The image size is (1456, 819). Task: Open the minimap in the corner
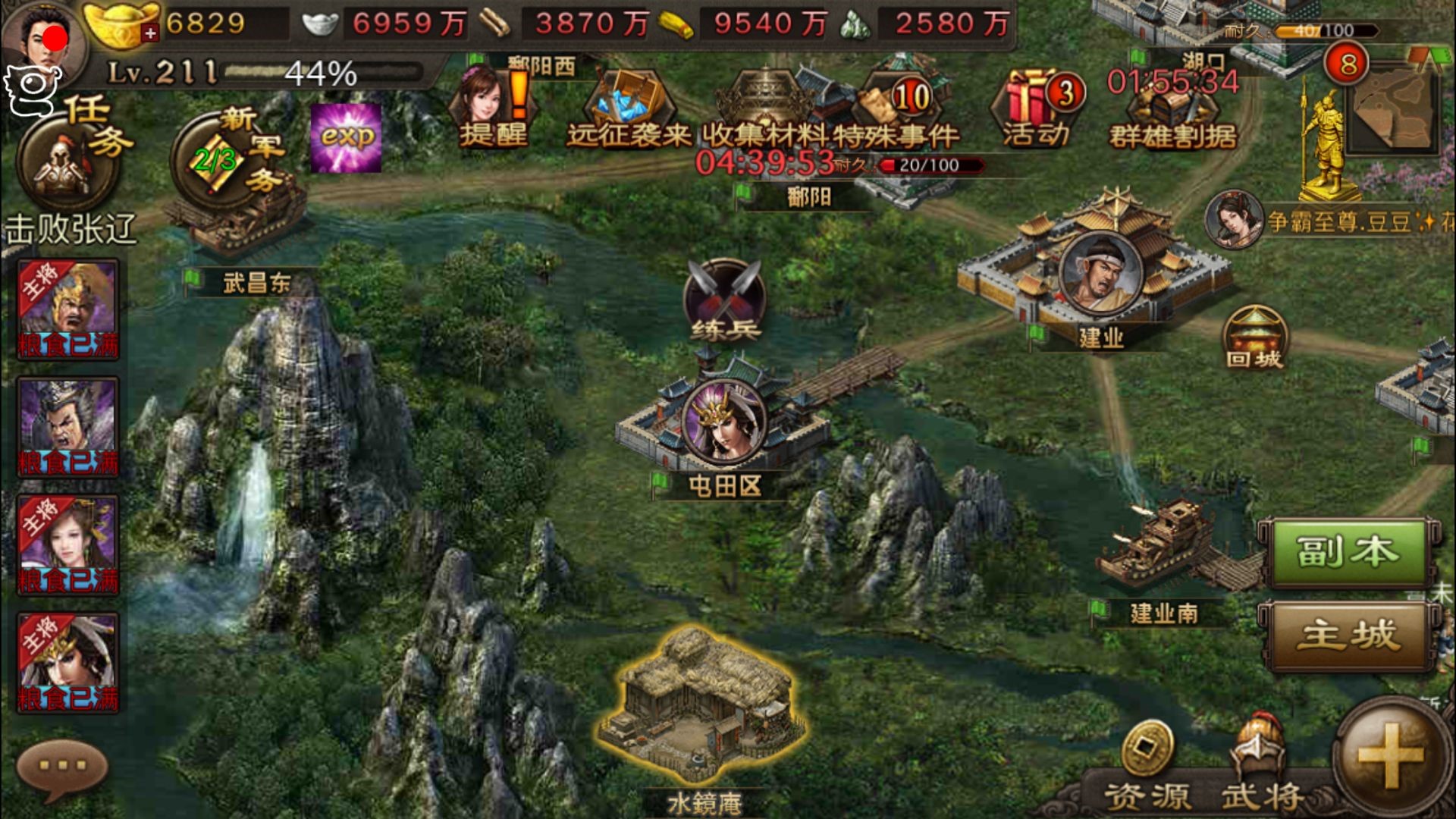[1394, 106]
